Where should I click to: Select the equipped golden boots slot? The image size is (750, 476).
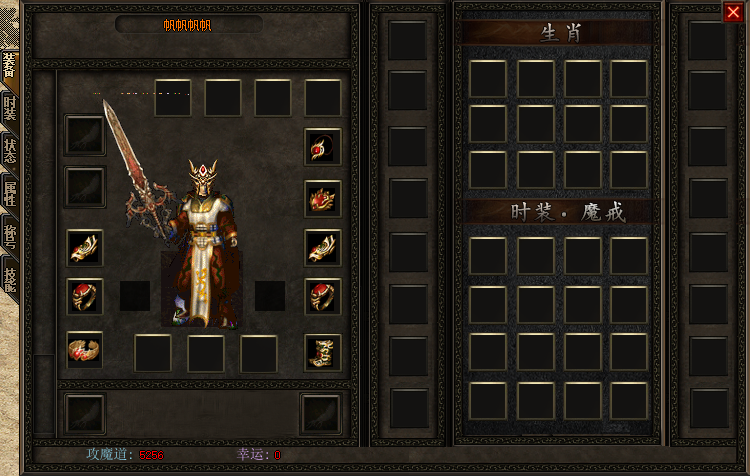323,351
